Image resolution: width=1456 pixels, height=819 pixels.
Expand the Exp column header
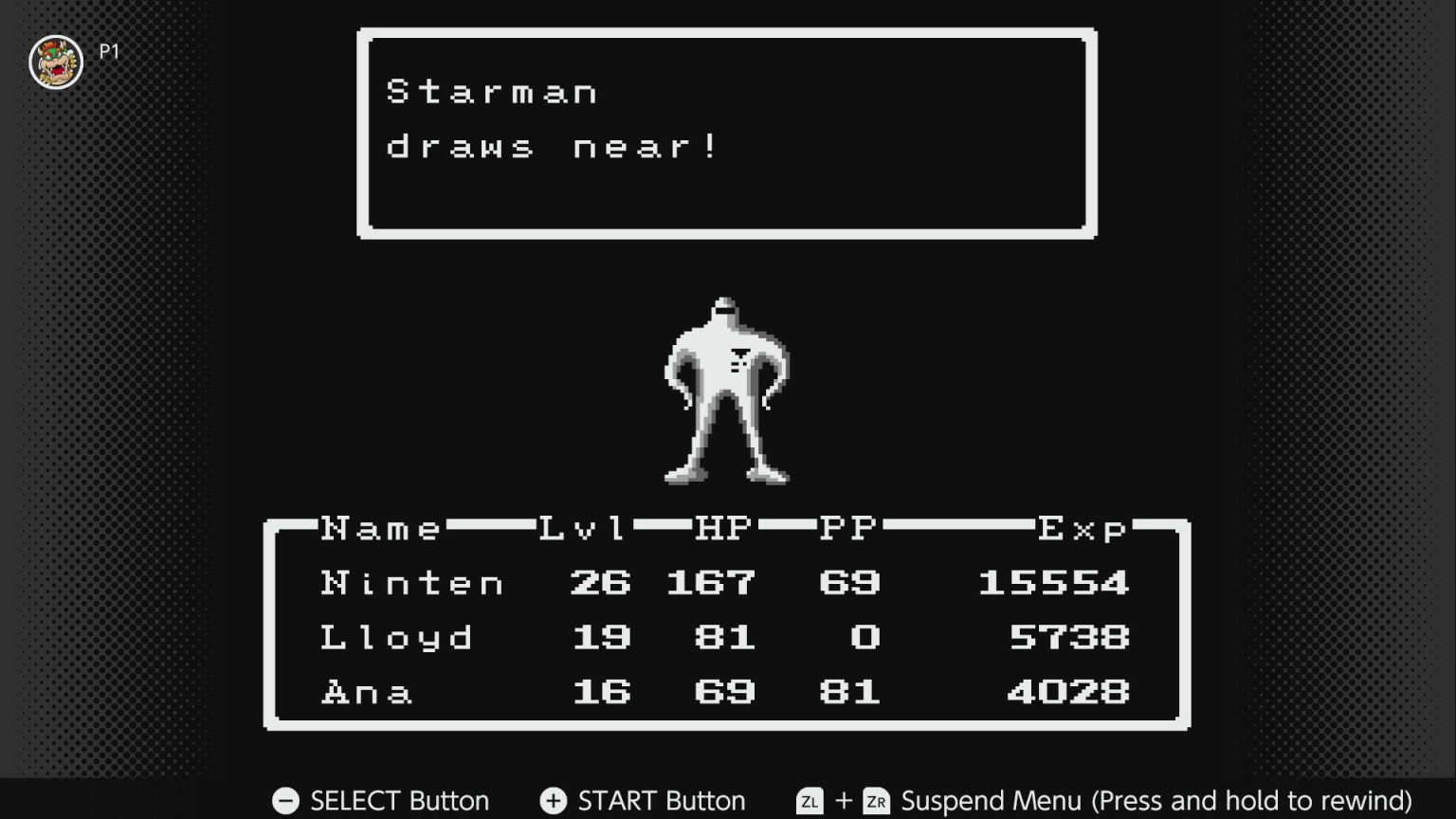[x=1081, y=529]
